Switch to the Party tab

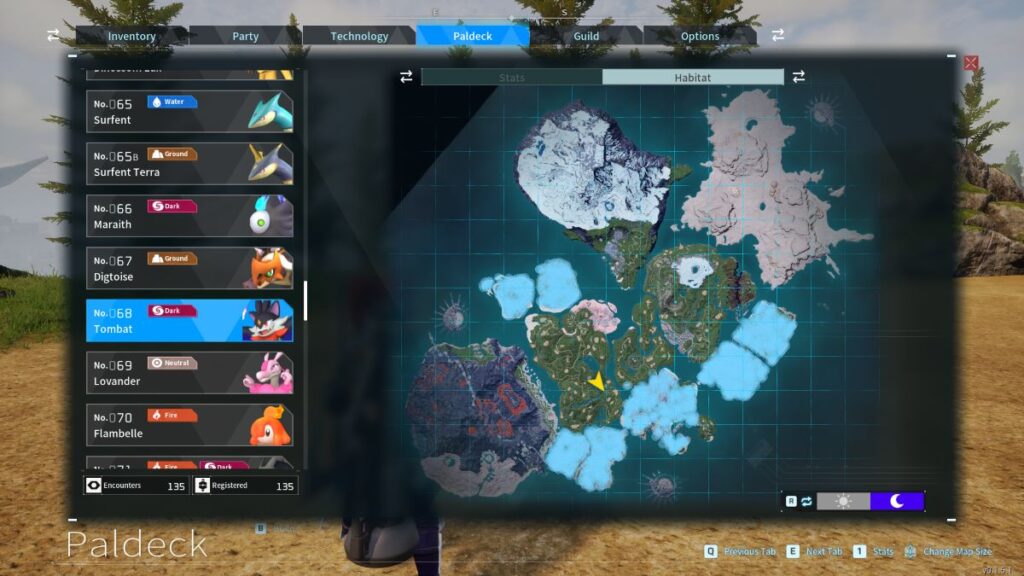[246, 36]
